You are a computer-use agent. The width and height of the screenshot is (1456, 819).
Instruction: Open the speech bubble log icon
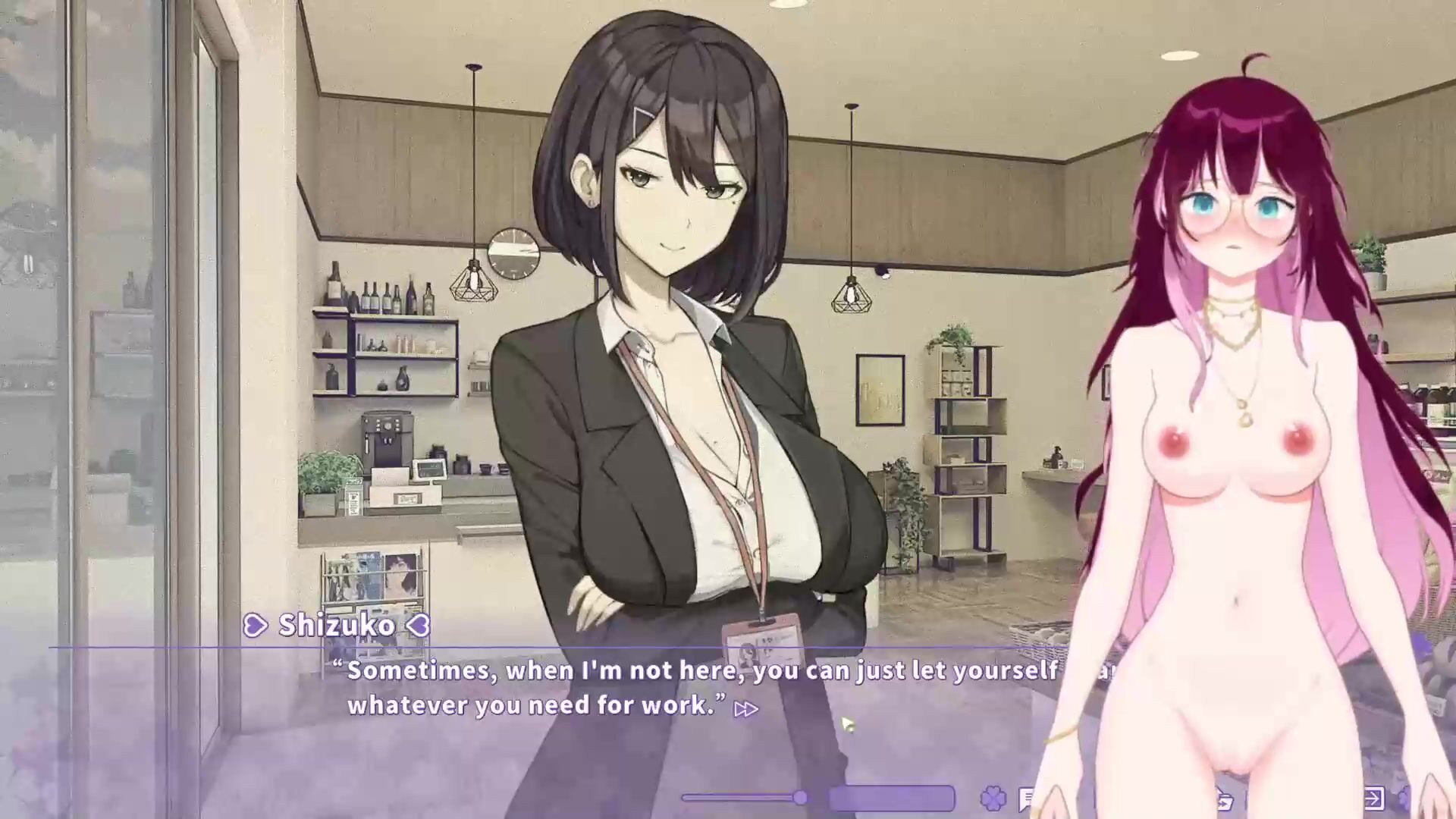pos(1026,799)
